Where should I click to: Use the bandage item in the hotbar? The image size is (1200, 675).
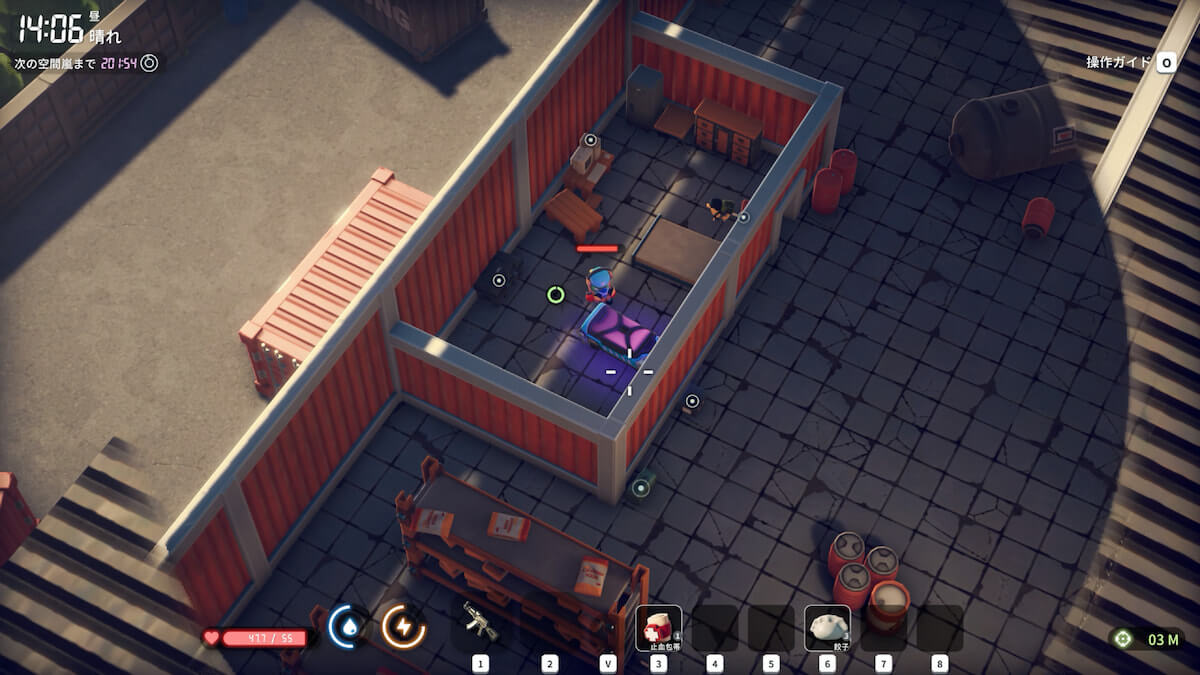659,628
